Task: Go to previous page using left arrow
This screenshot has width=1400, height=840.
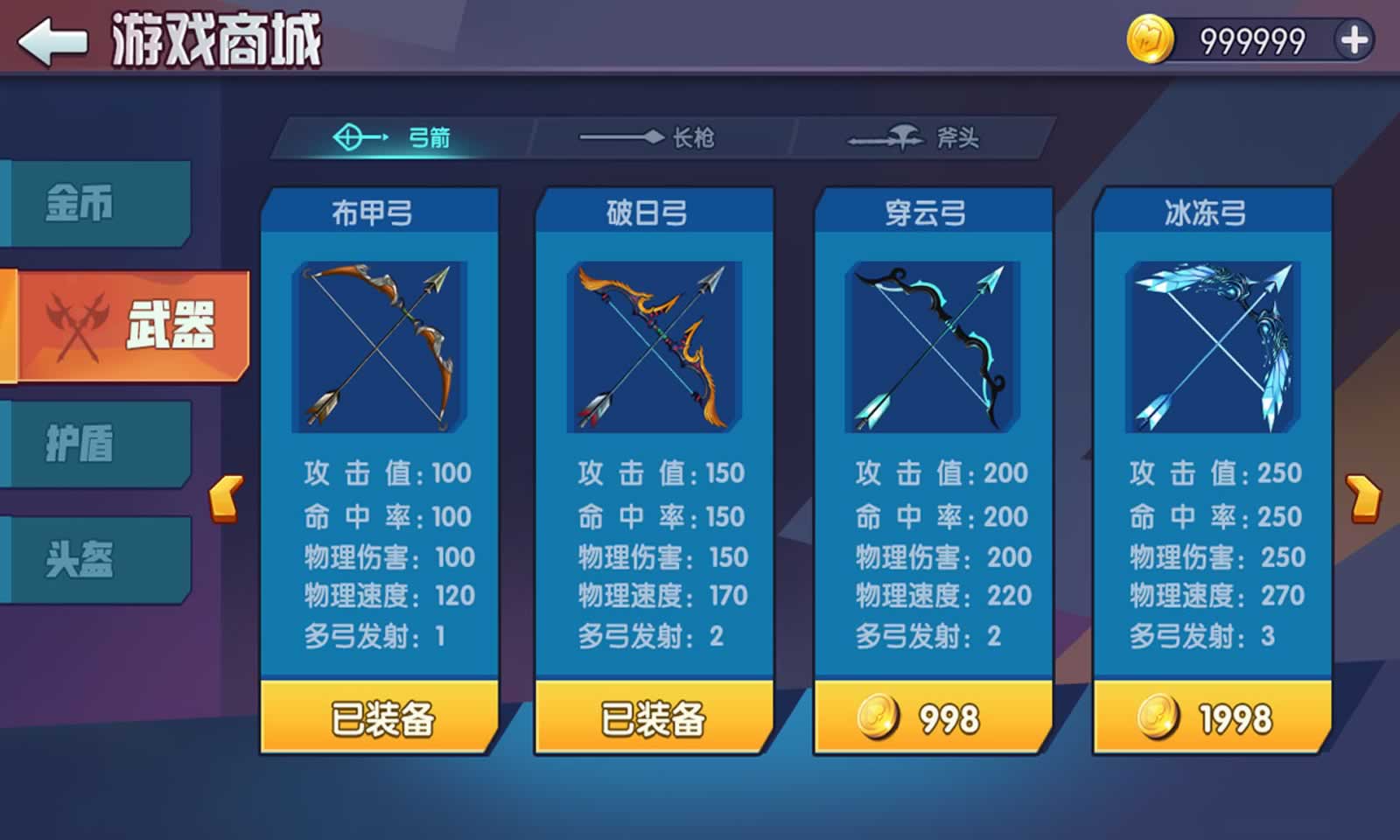Action: [226, 499]
